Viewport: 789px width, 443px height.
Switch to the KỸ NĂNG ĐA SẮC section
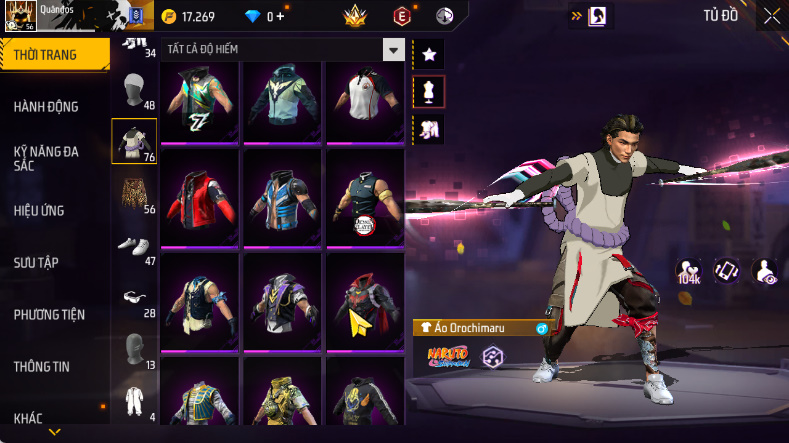(46, 158)
